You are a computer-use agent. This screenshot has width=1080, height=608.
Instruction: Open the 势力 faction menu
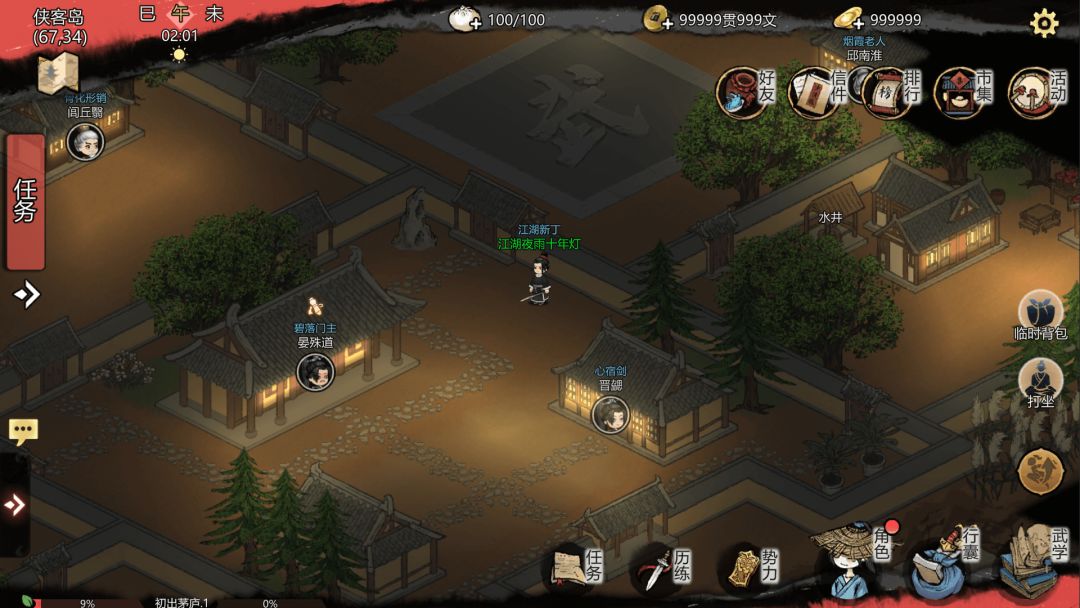(x=750, y=569)
